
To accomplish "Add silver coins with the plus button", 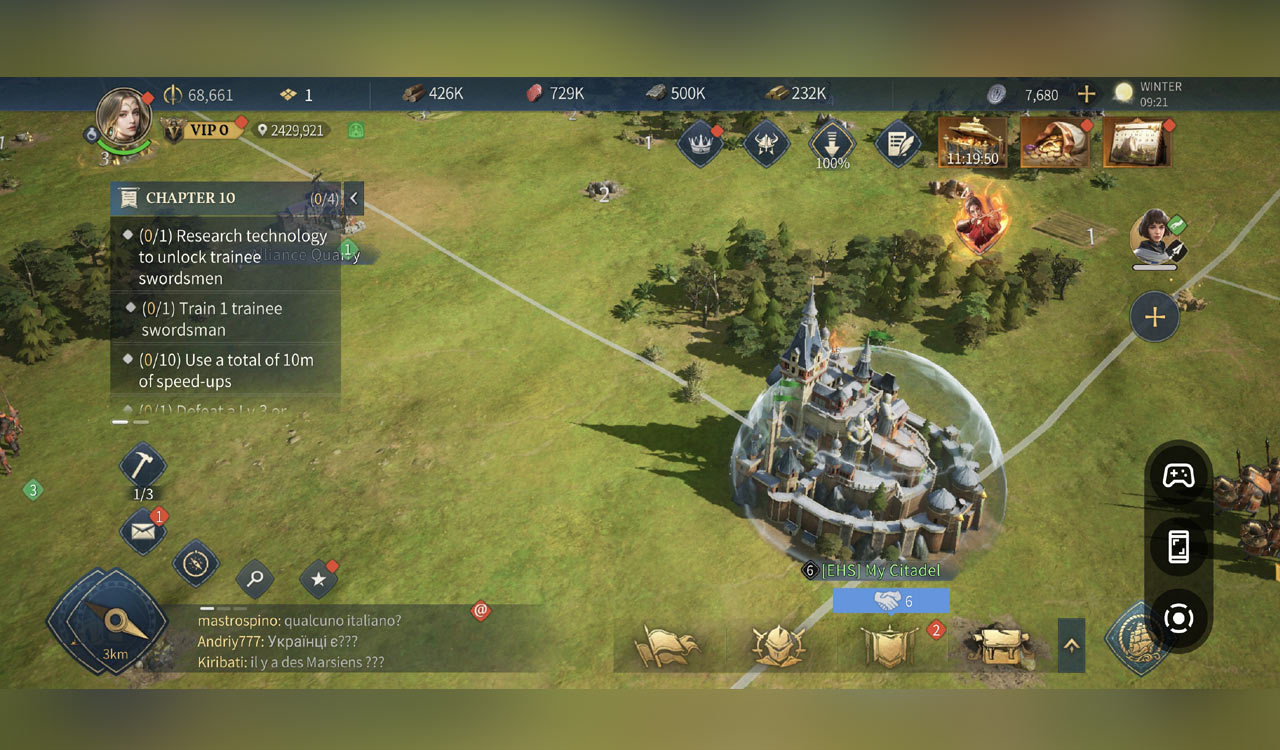I will [1086, 94].
